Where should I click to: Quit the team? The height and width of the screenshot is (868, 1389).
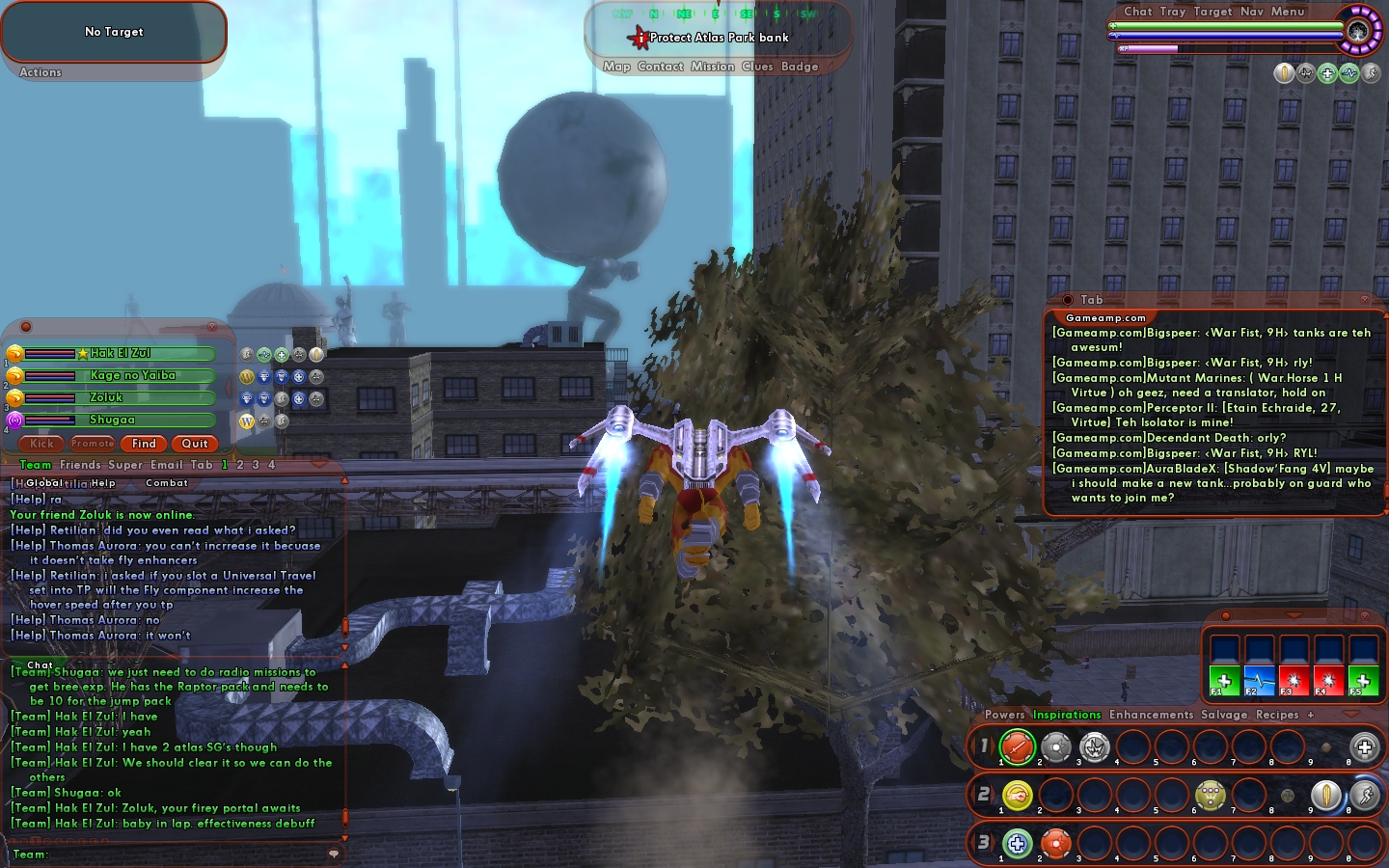(x=195, y=444)
